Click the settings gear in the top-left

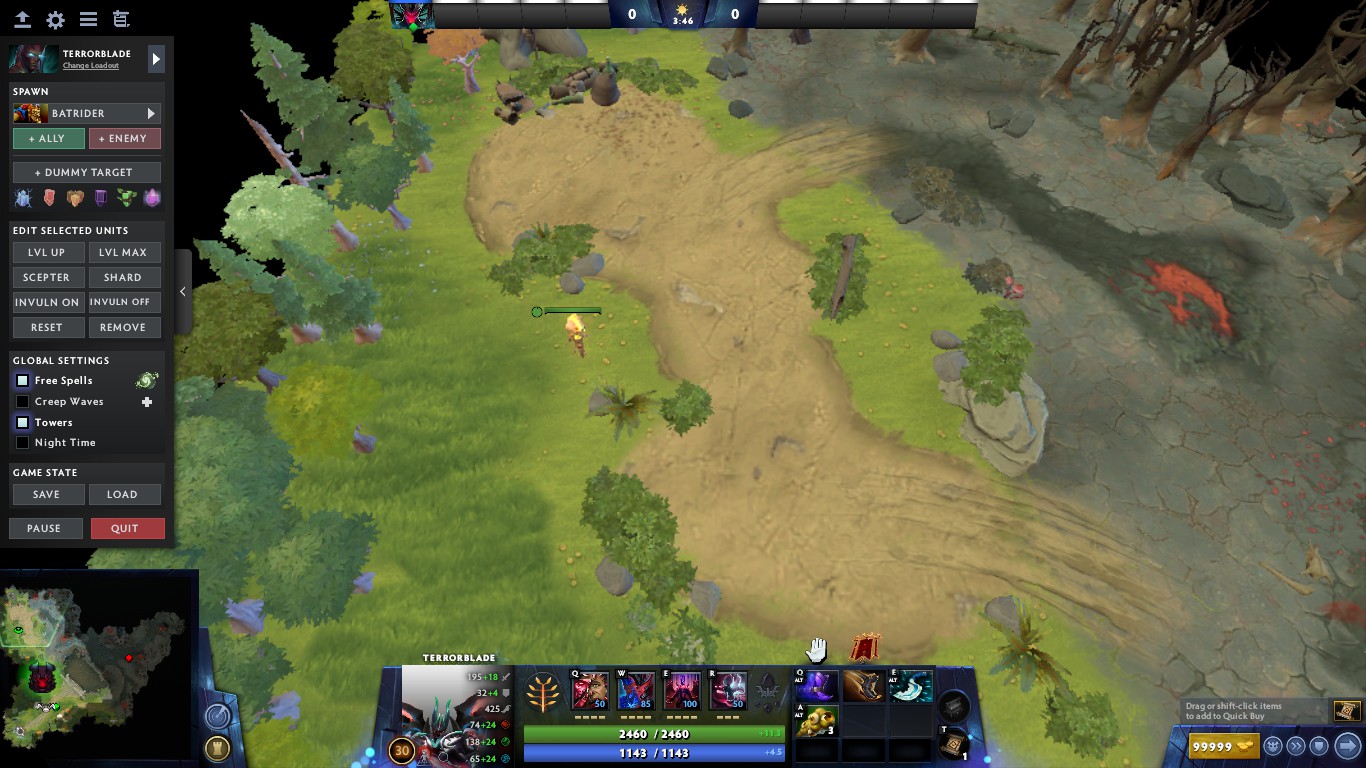pos(55,19)
